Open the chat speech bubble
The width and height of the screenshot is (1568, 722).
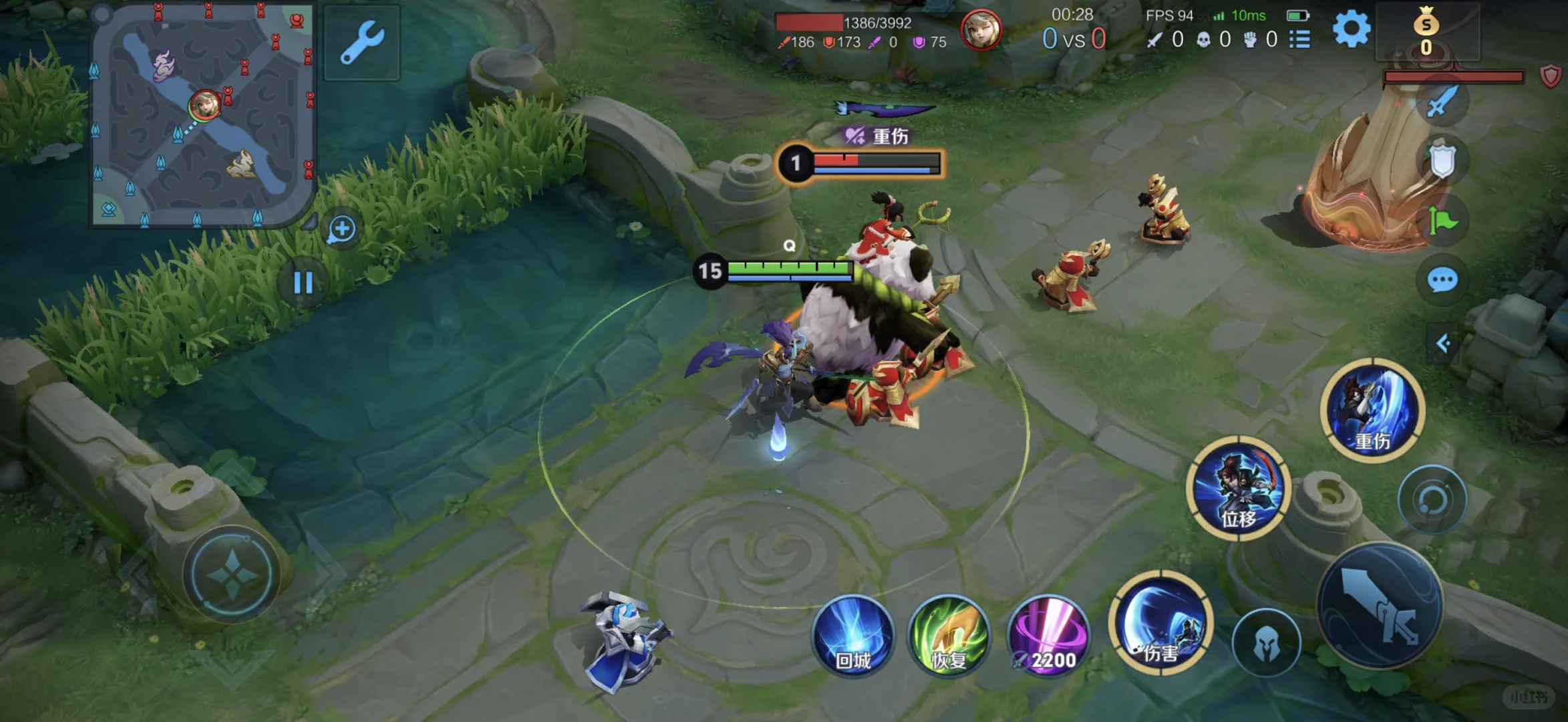(x=1442, y=280)
